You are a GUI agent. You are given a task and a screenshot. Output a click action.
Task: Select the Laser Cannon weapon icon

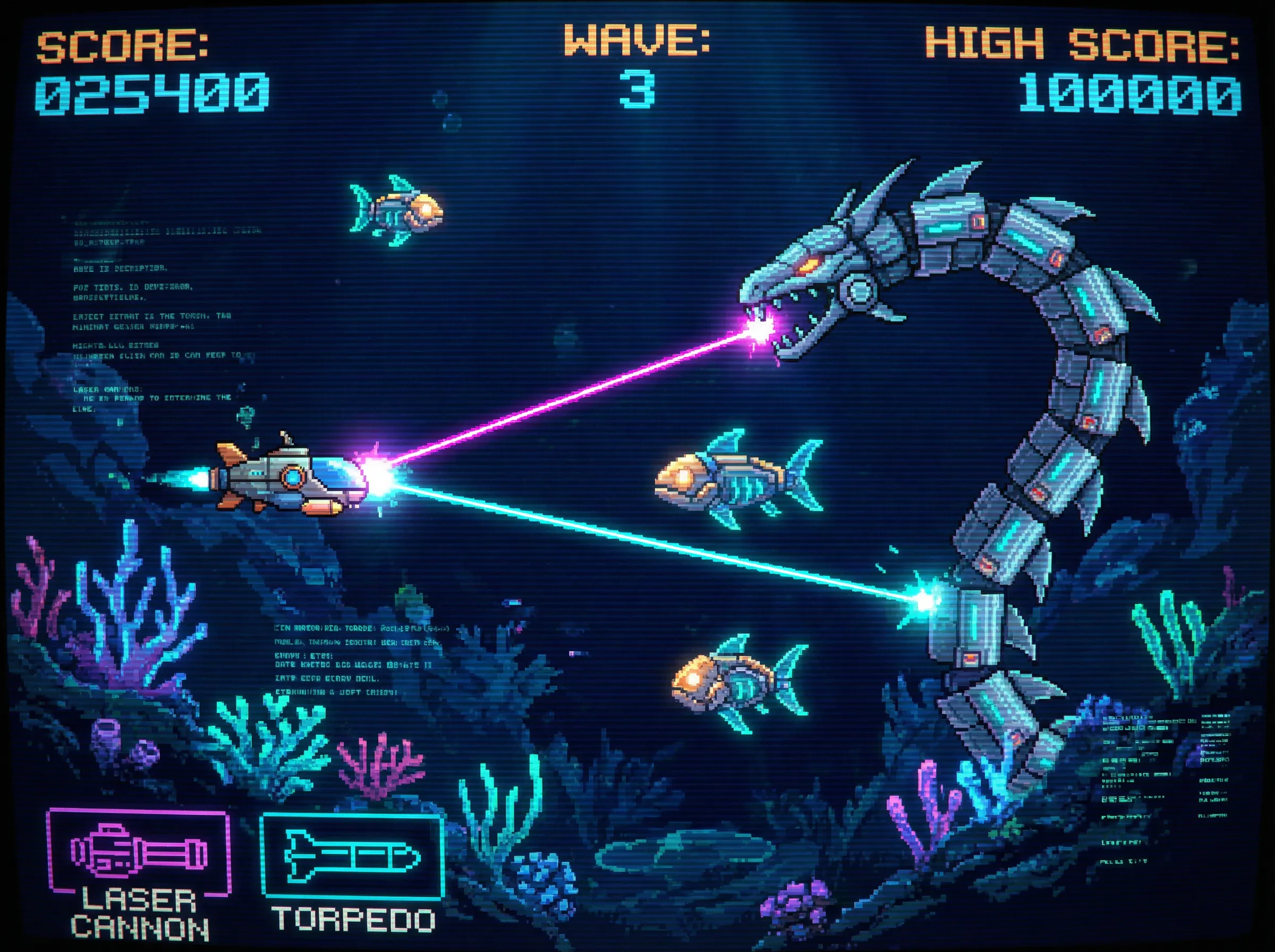click(x=138, y=852)
